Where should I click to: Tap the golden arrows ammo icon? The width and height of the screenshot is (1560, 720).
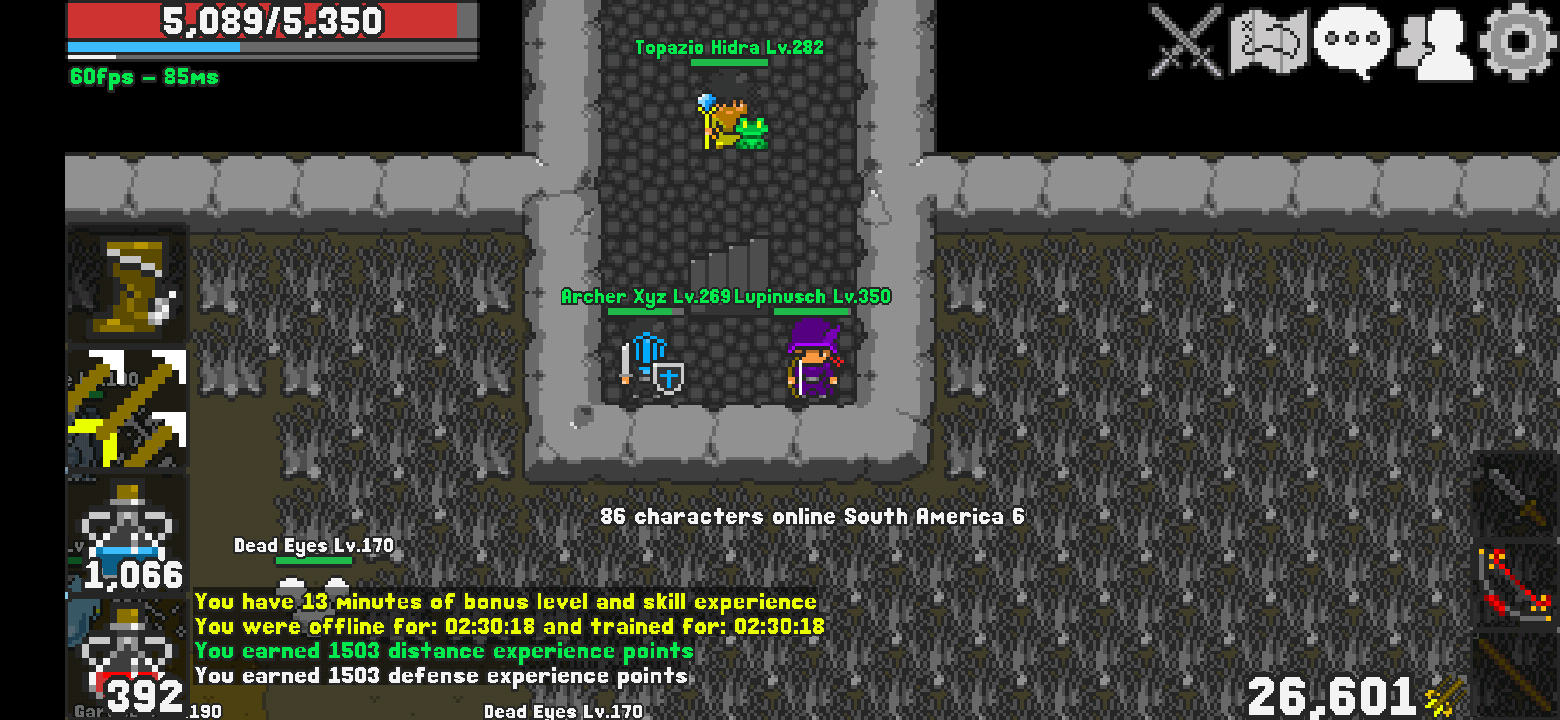[x=1445, y=696]
